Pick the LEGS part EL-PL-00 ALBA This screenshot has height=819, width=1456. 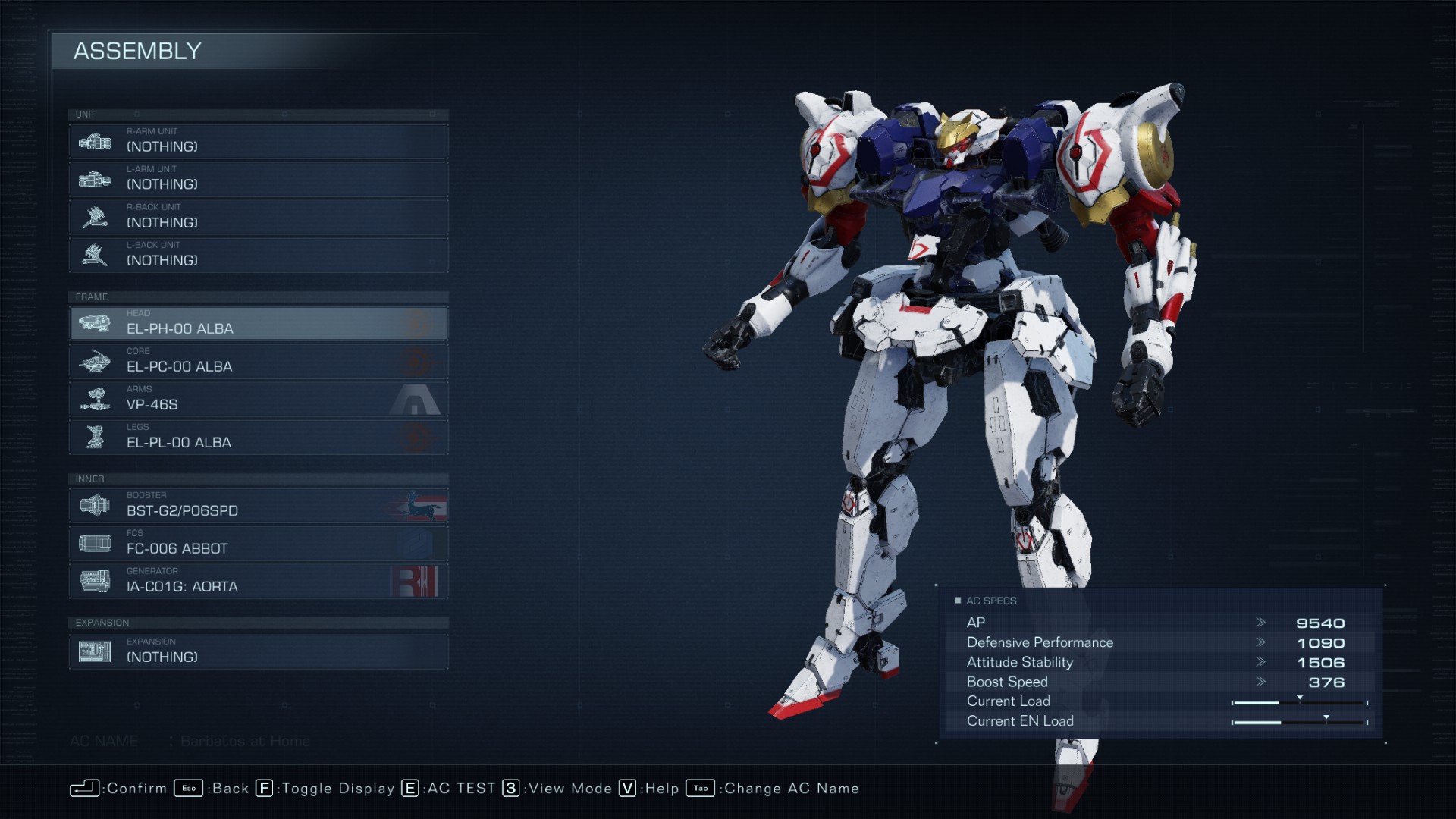click(x=258, y=438)
